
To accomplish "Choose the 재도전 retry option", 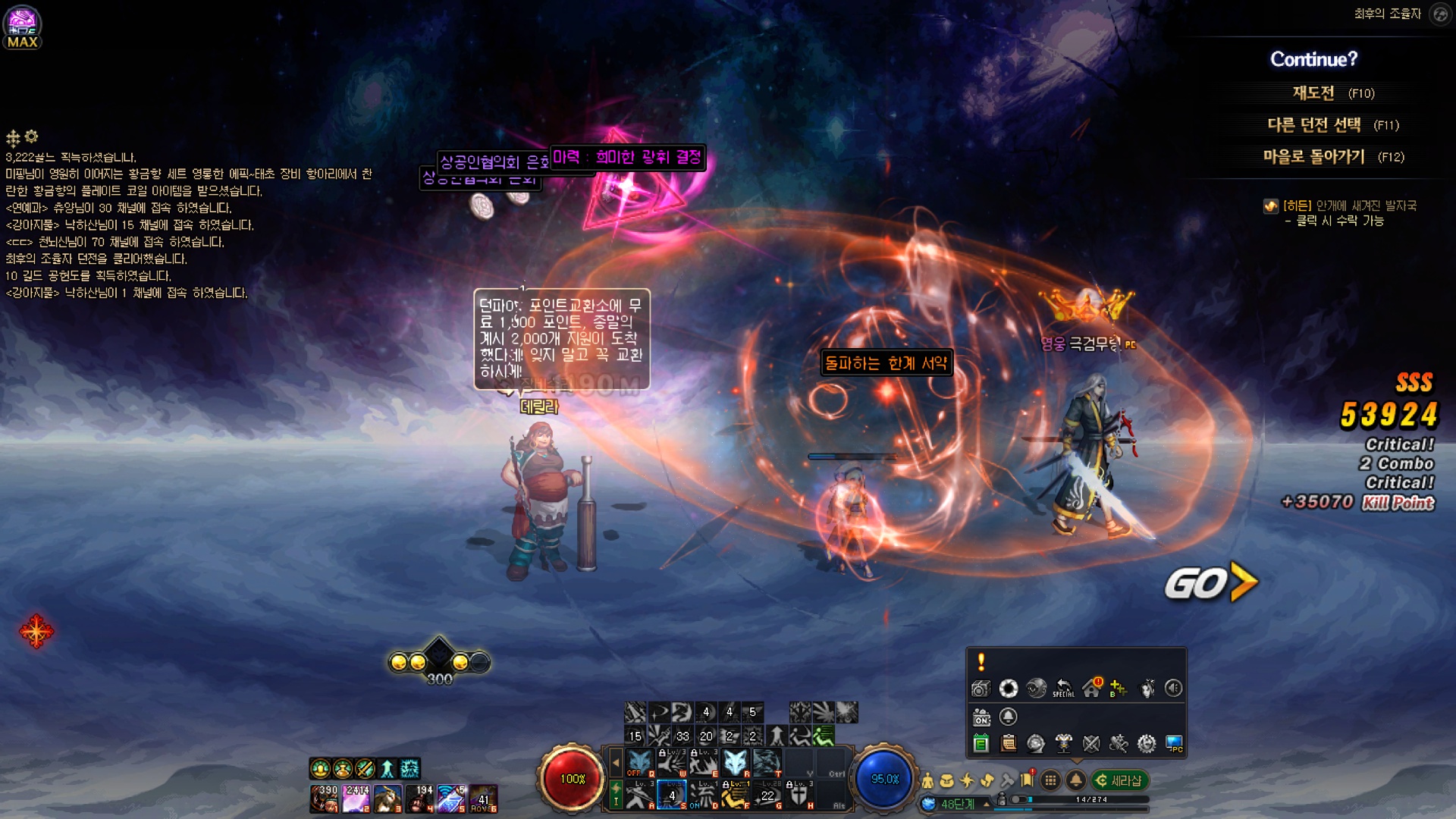I will [x=1313, y=93].
